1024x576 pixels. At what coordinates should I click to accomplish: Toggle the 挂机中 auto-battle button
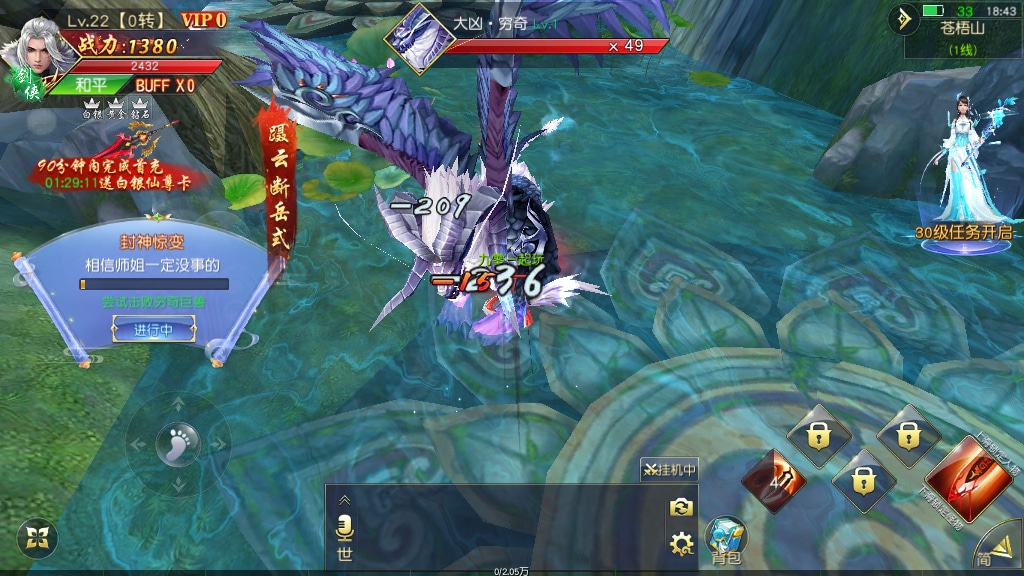click(669, 469)
